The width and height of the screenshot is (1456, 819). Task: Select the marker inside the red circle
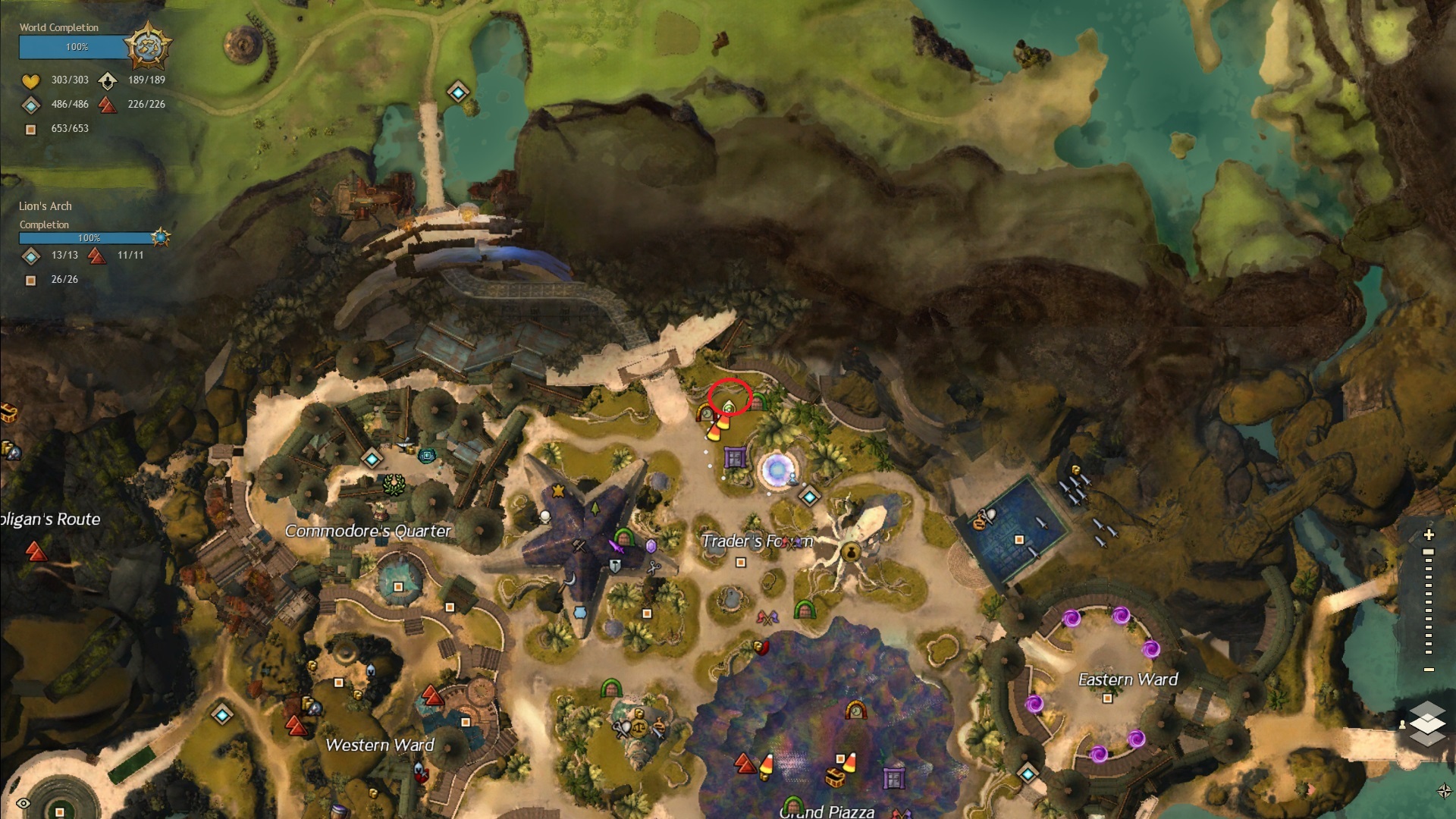coord(728,406)
